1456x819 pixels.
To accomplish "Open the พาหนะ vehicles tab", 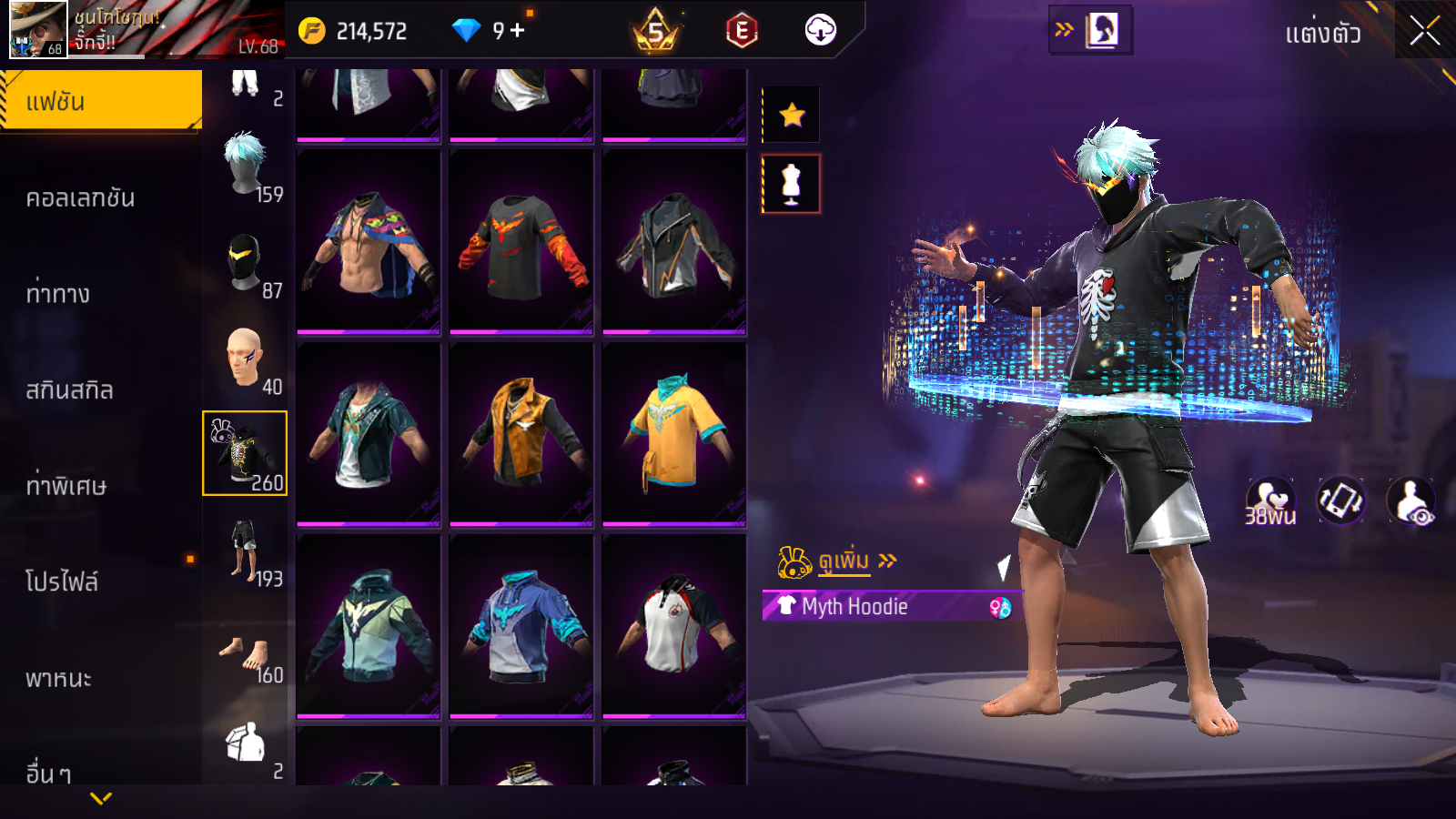I will coord(58,679).
